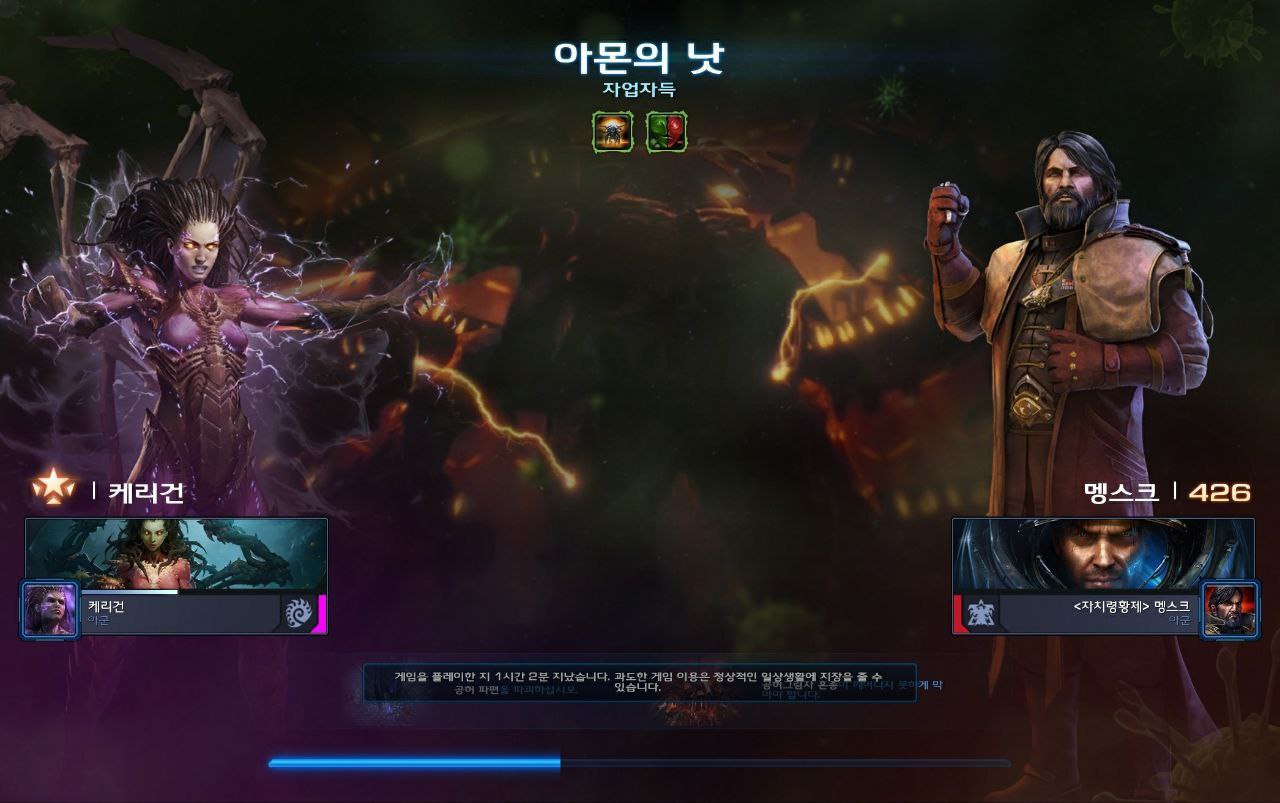The image size is (1280, 803).
Task: Select the Zerg race emblem on Kerrigan's card
Action: (x=299, y=612)
